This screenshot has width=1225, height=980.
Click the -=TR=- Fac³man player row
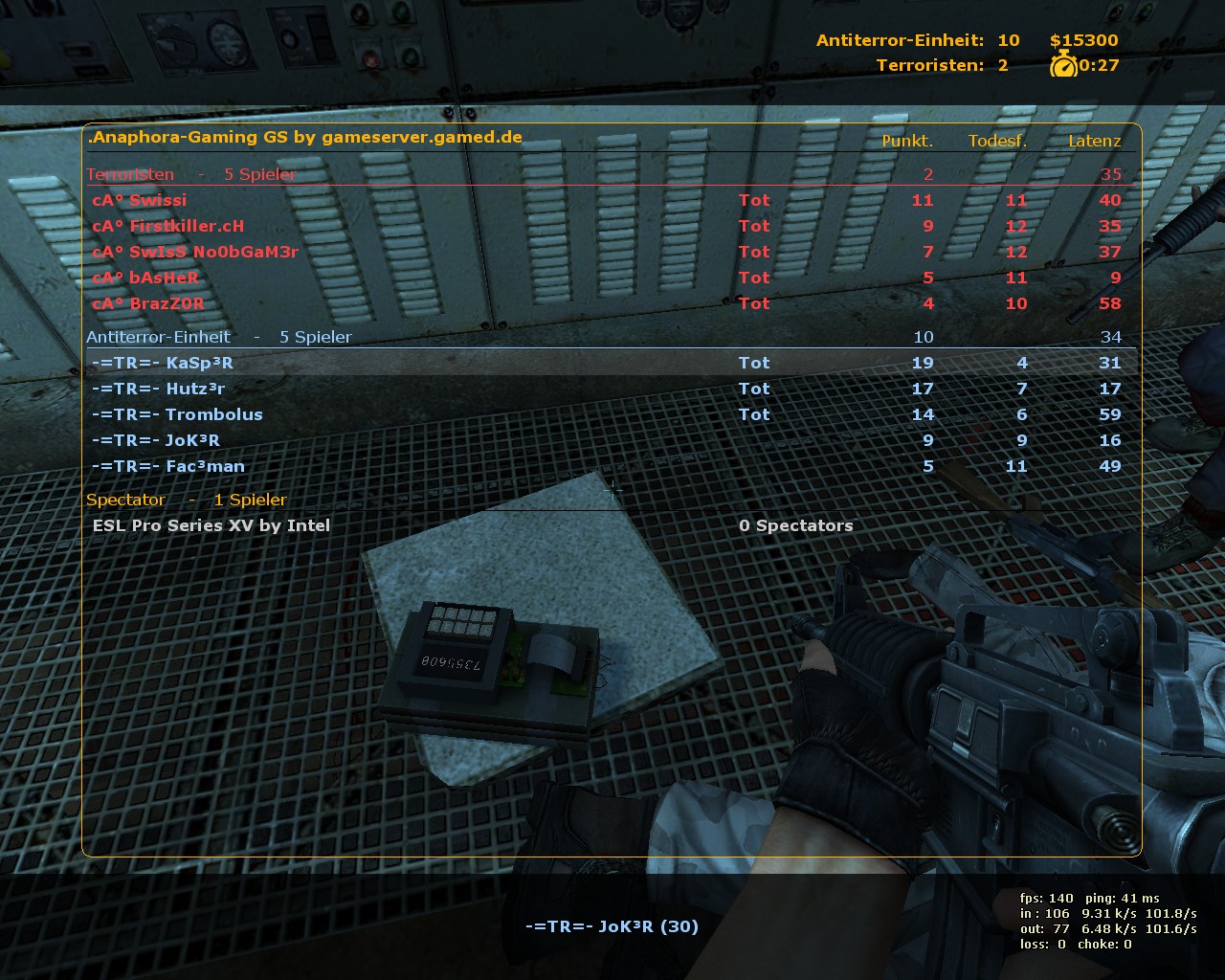click(168, 466)
